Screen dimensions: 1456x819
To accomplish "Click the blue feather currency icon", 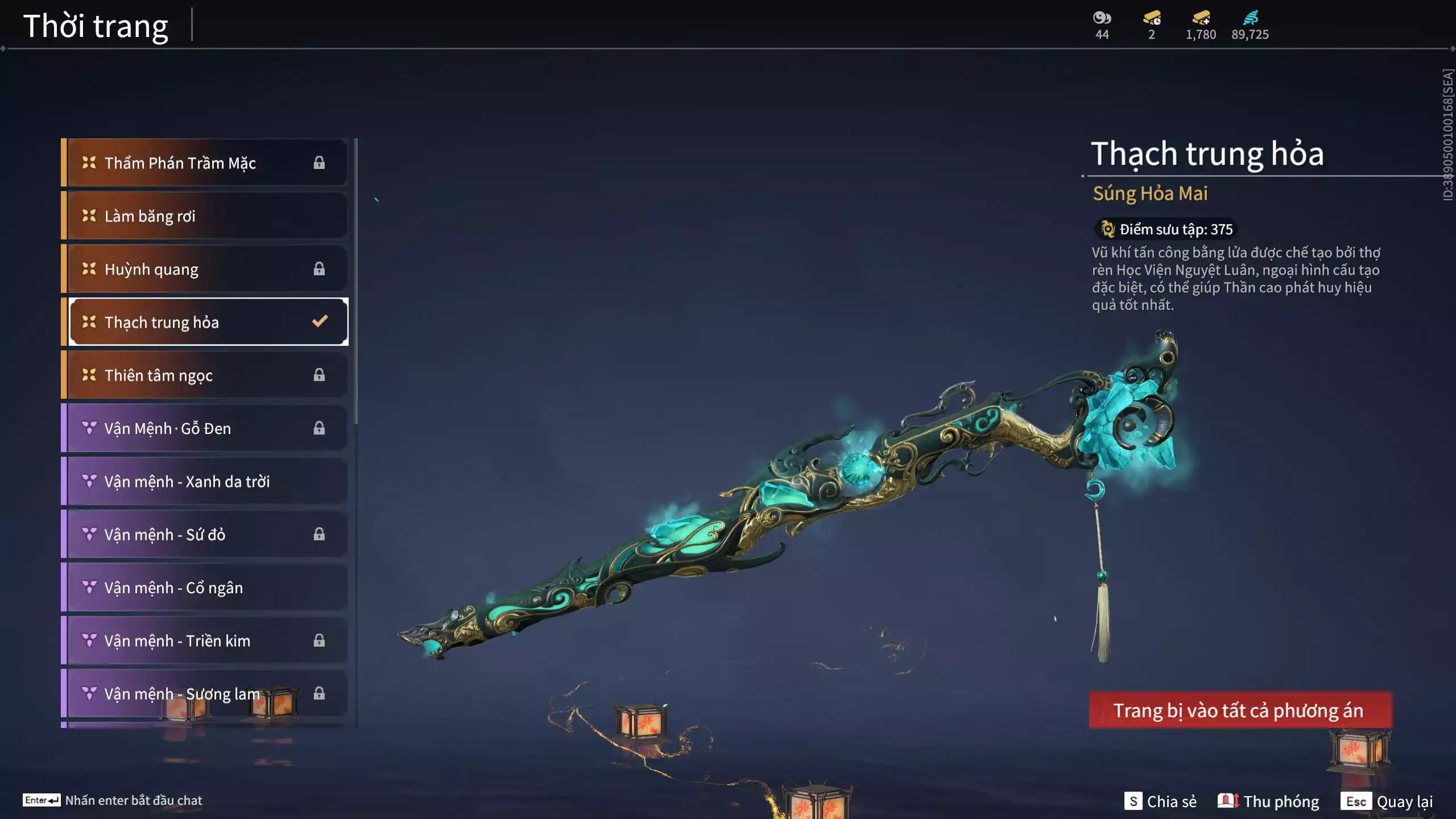I will click(x=1250, y=18).
